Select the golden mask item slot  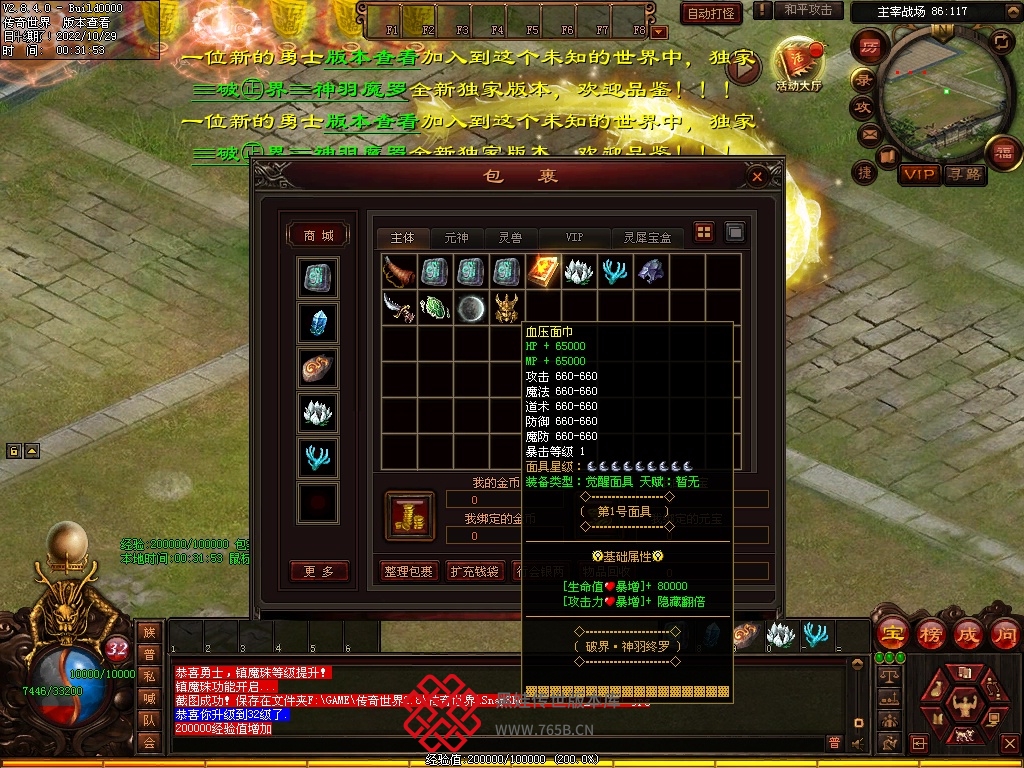(x=507, y=307)
